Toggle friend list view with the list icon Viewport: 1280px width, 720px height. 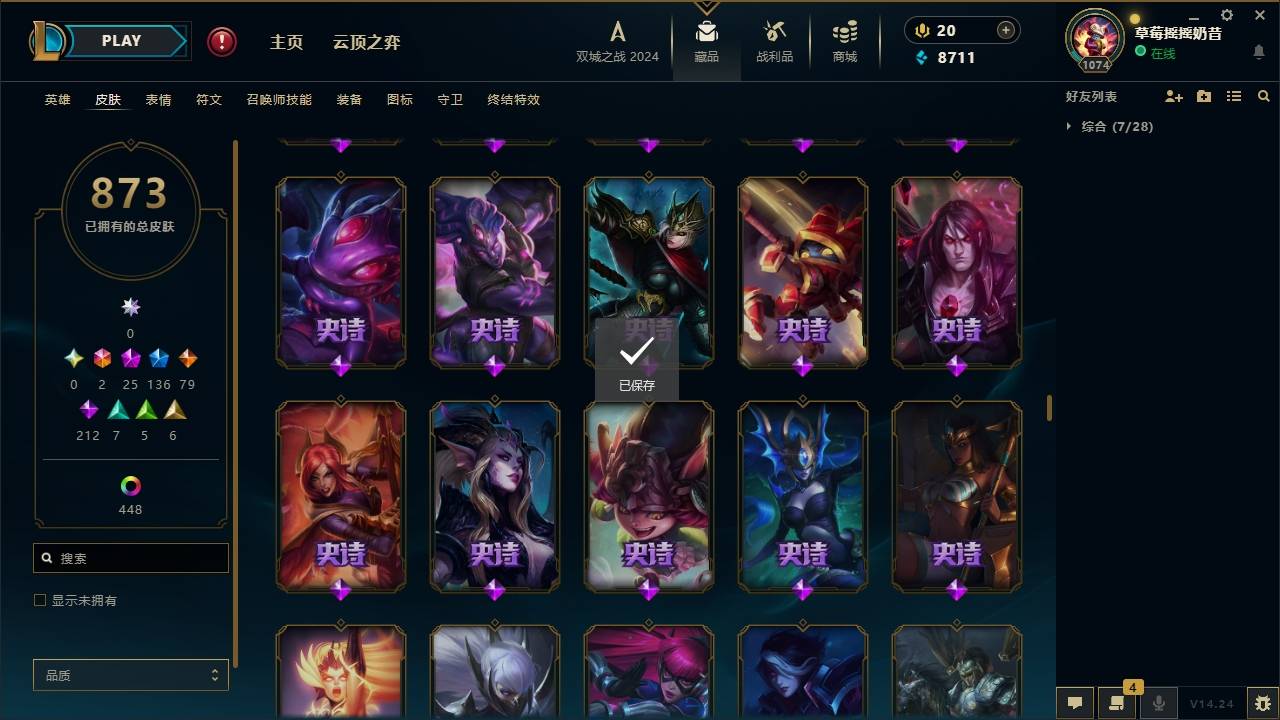[x=1234, y=96]
